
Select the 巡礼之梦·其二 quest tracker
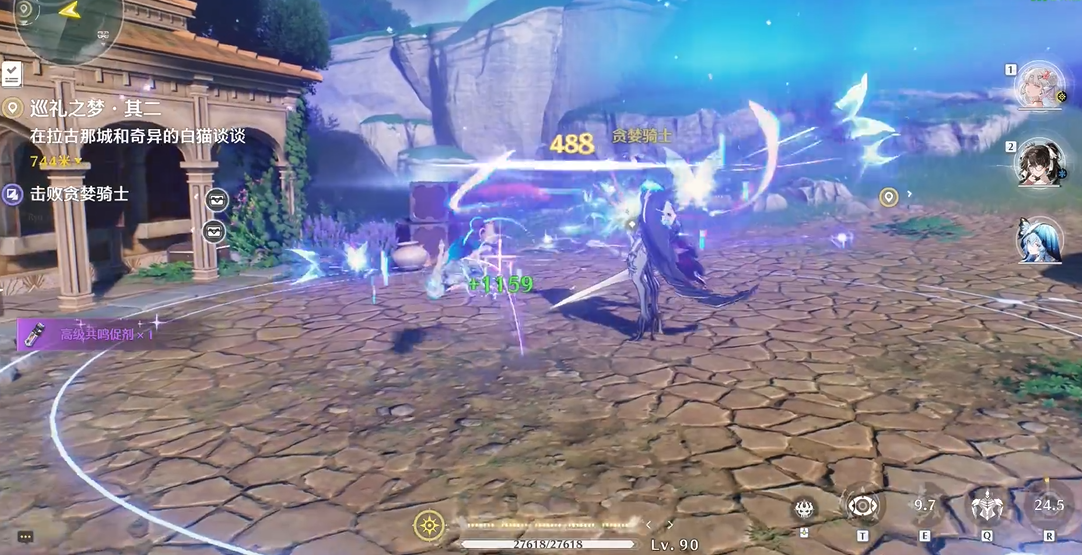click(96, 108)
